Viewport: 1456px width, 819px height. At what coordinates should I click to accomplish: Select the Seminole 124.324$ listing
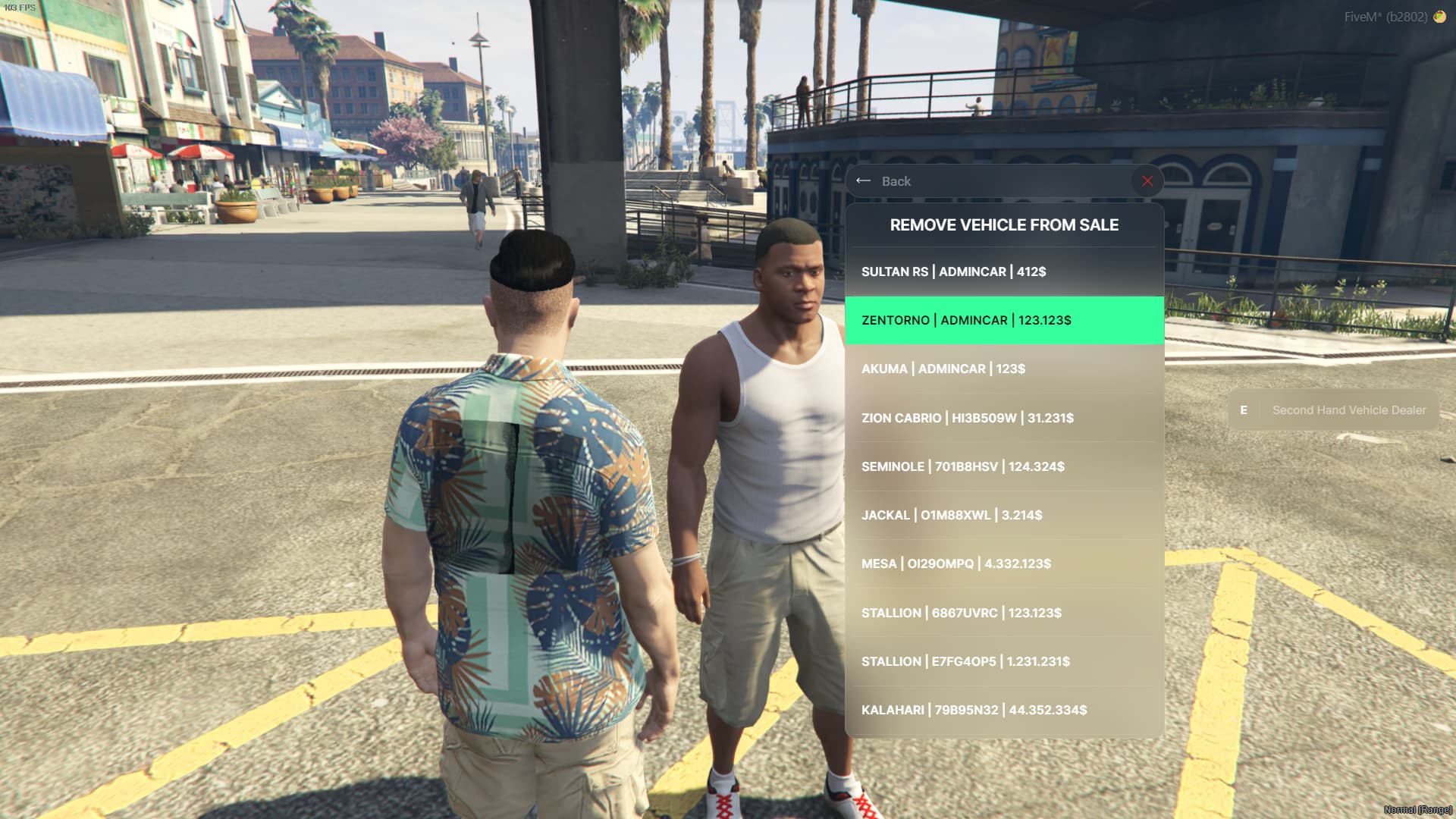pos(1003,466)
